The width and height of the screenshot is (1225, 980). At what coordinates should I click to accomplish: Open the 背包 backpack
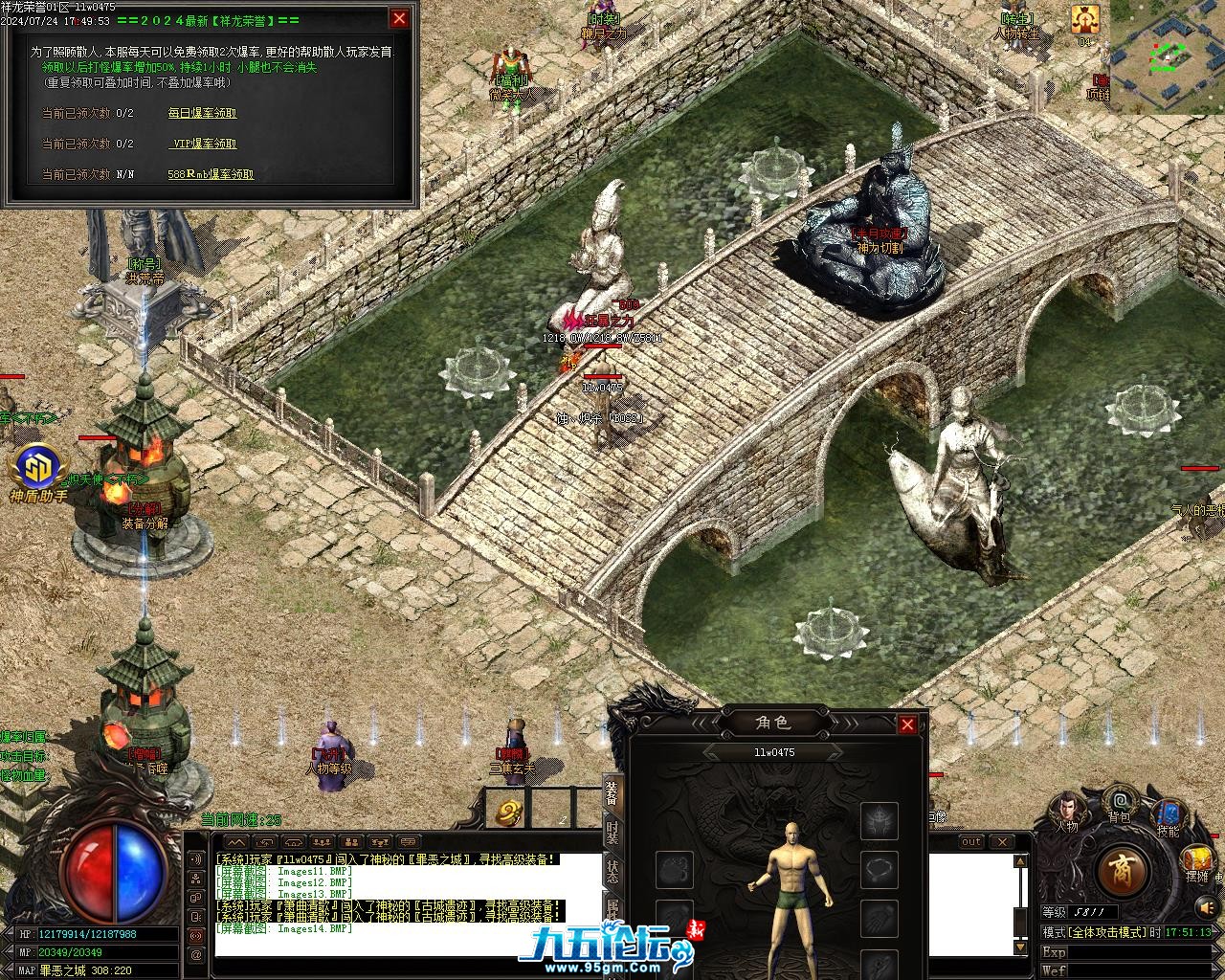(x=1119, y=804)
